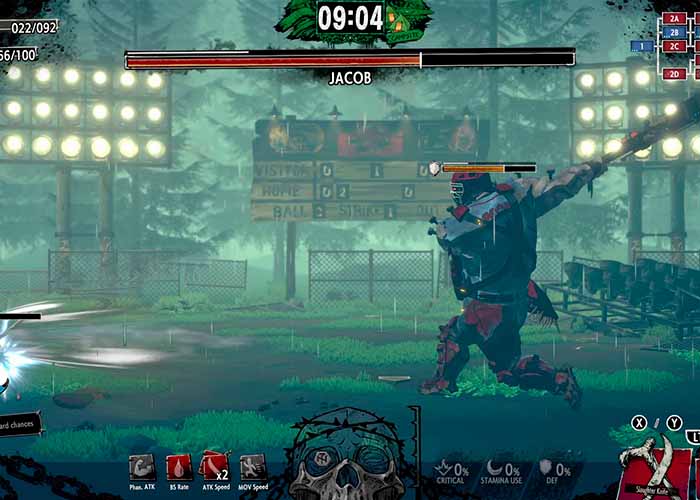700x500 pixels.
Task: Select the MOV Speed buff icon
Action: coord(252,466)
